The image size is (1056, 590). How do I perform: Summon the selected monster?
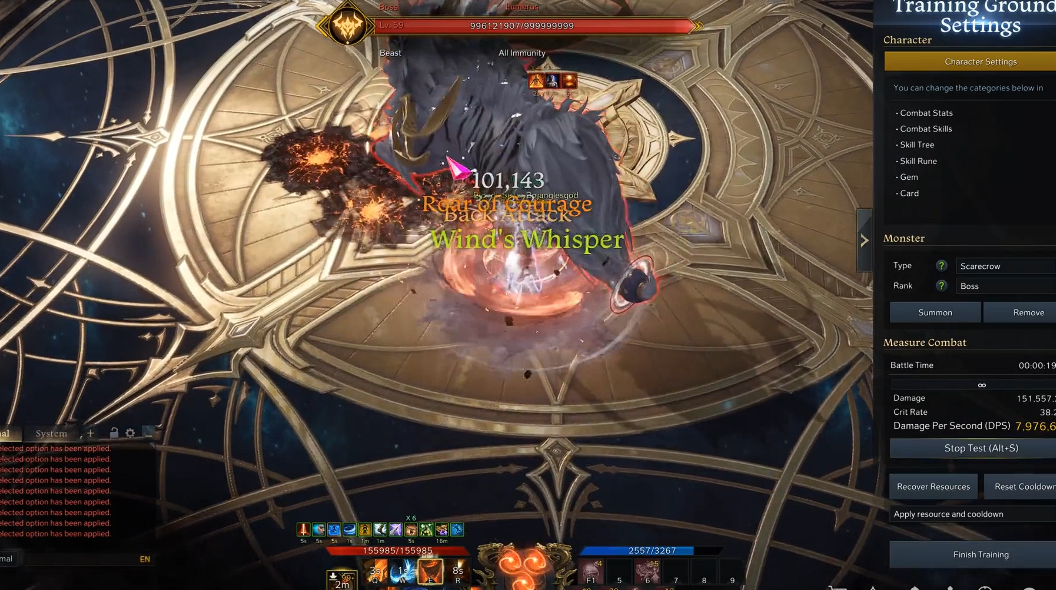click(935, 313)
